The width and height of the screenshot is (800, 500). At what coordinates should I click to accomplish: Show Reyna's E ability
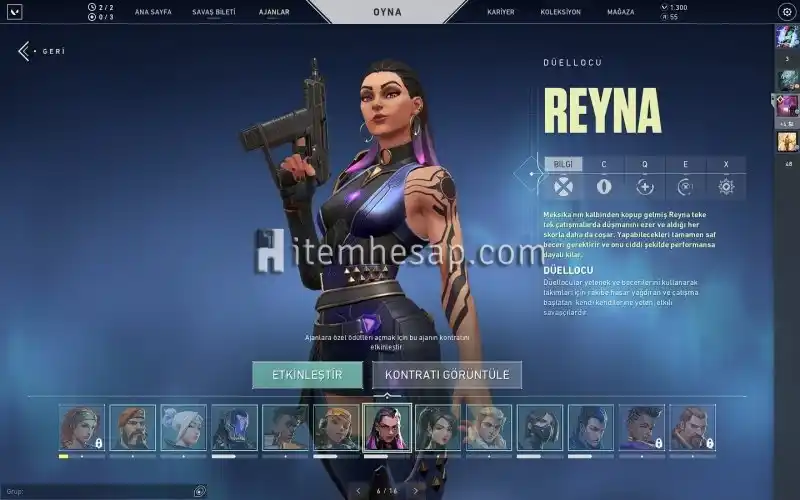tap(686, 164)
